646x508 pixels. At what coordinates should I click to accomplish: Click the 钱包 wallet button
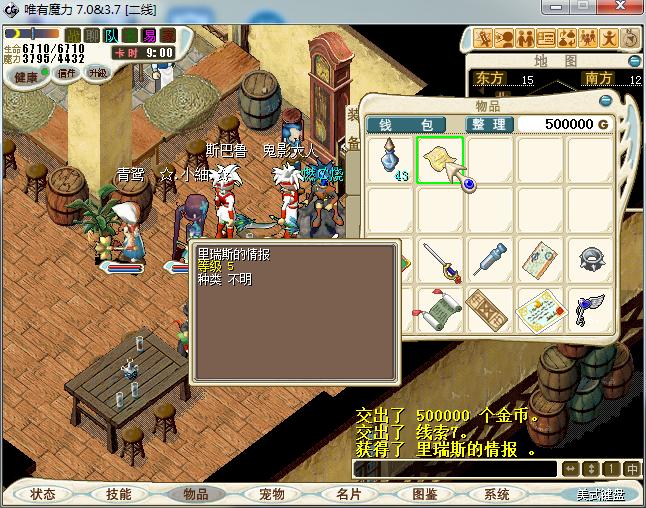click(x=411, y=124)
